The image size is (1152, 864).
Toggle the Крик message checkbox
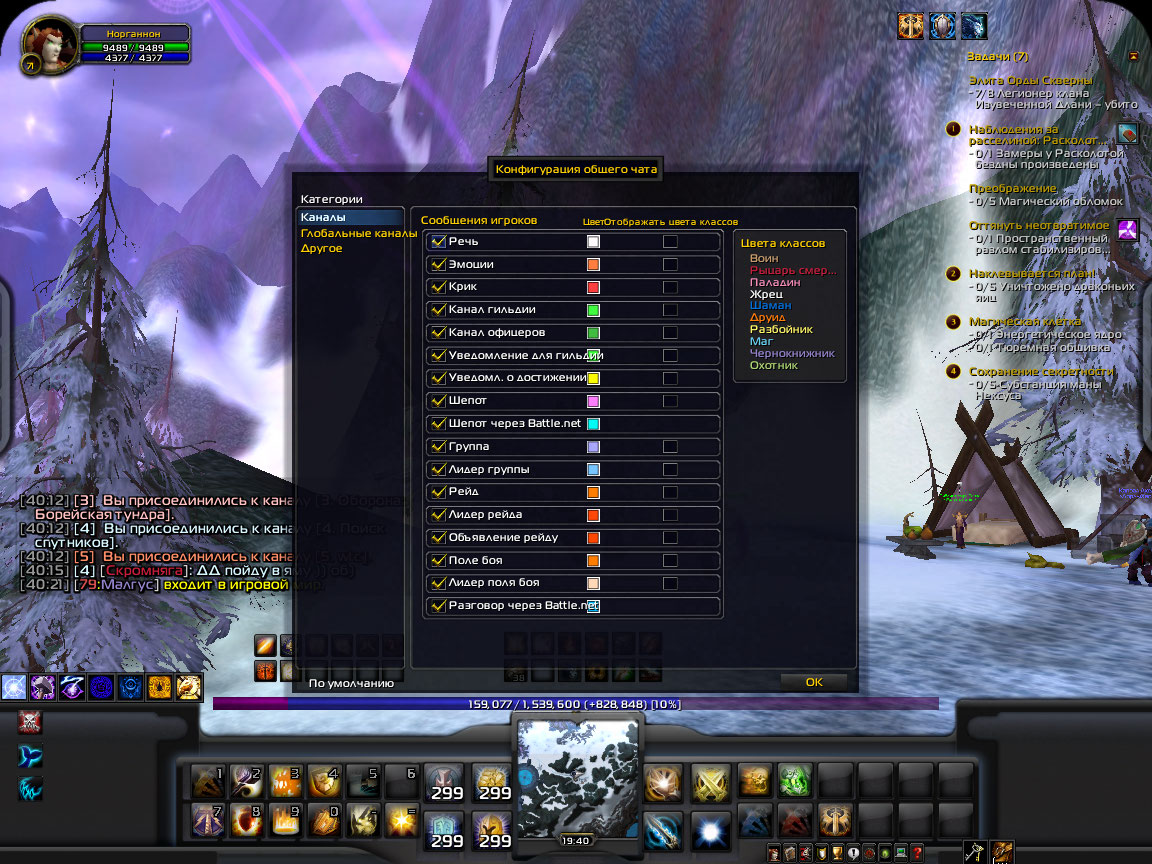(438, 287)
